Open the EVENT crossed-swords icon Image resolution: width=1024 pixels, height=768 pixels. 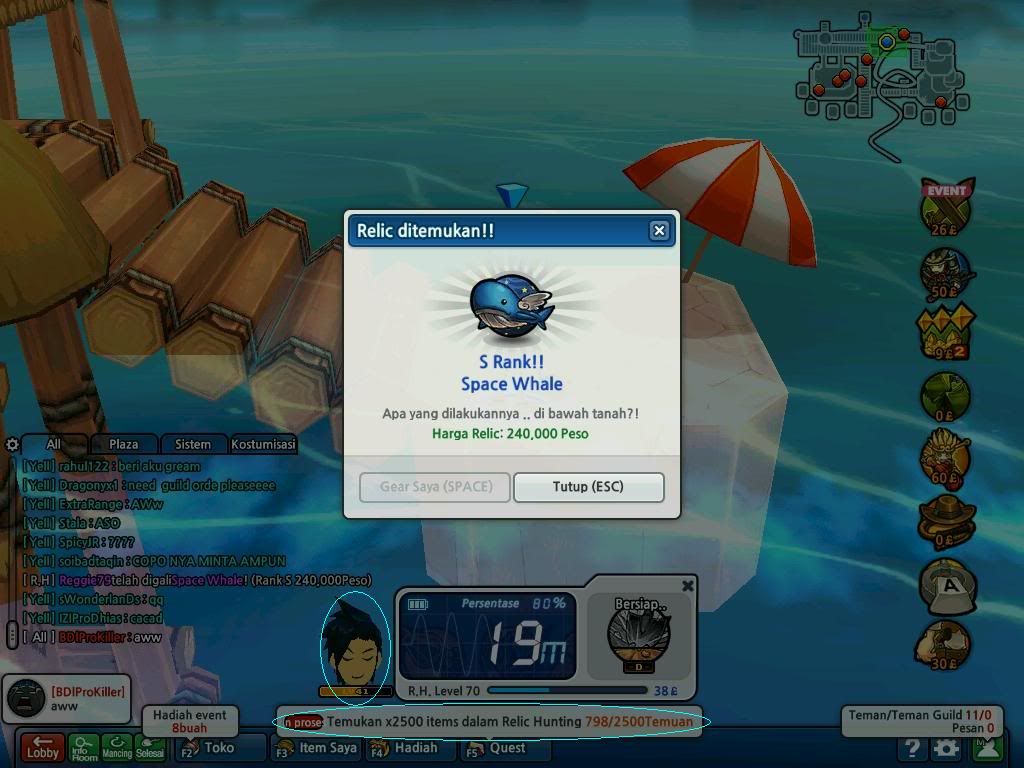(x=945, y=208)
